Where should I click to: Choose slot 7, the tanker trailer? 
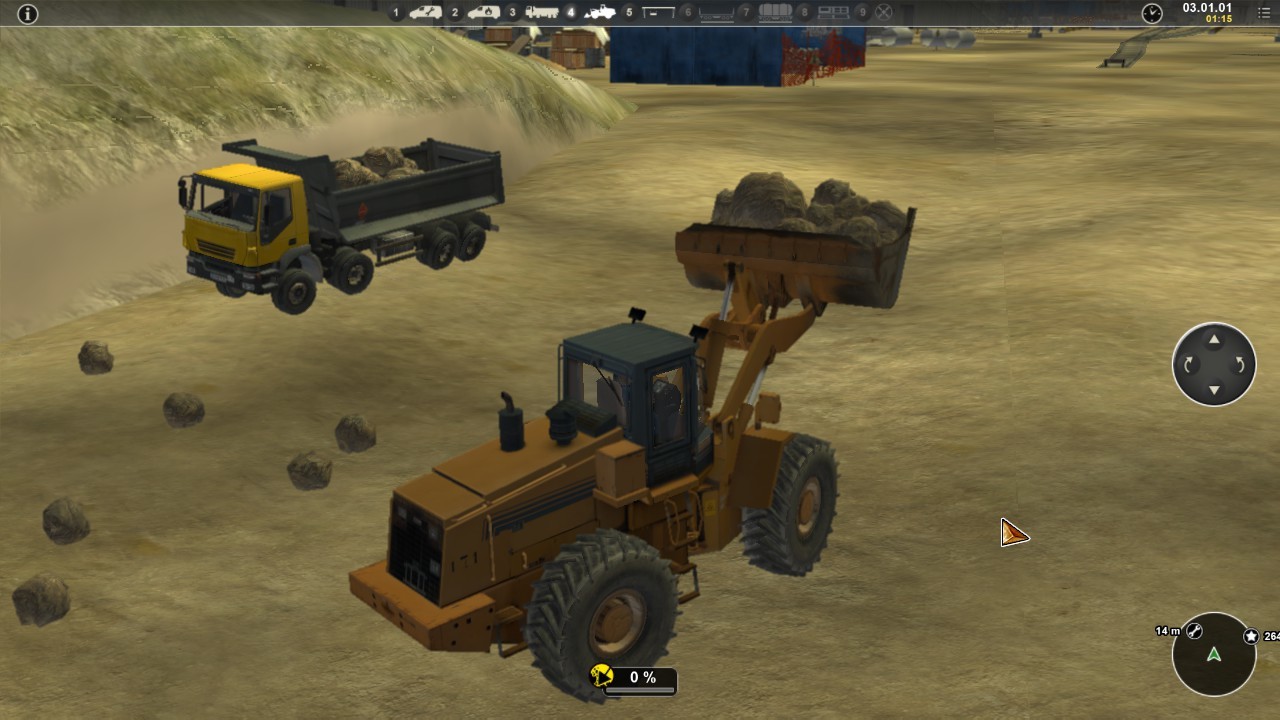point(775,13)
